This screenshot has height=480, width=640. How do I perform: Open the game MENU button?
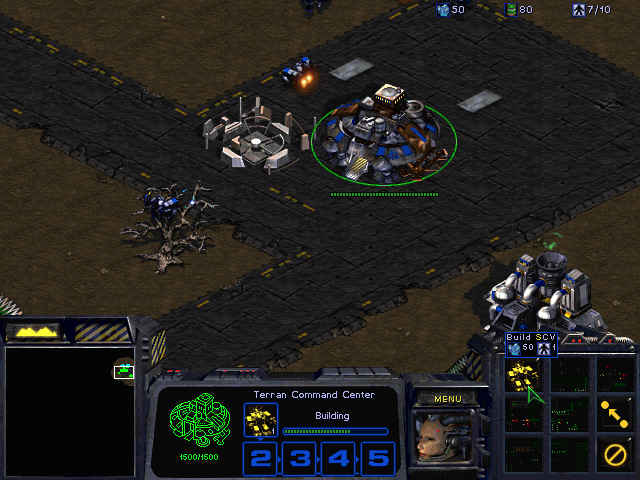coord(447,399)
